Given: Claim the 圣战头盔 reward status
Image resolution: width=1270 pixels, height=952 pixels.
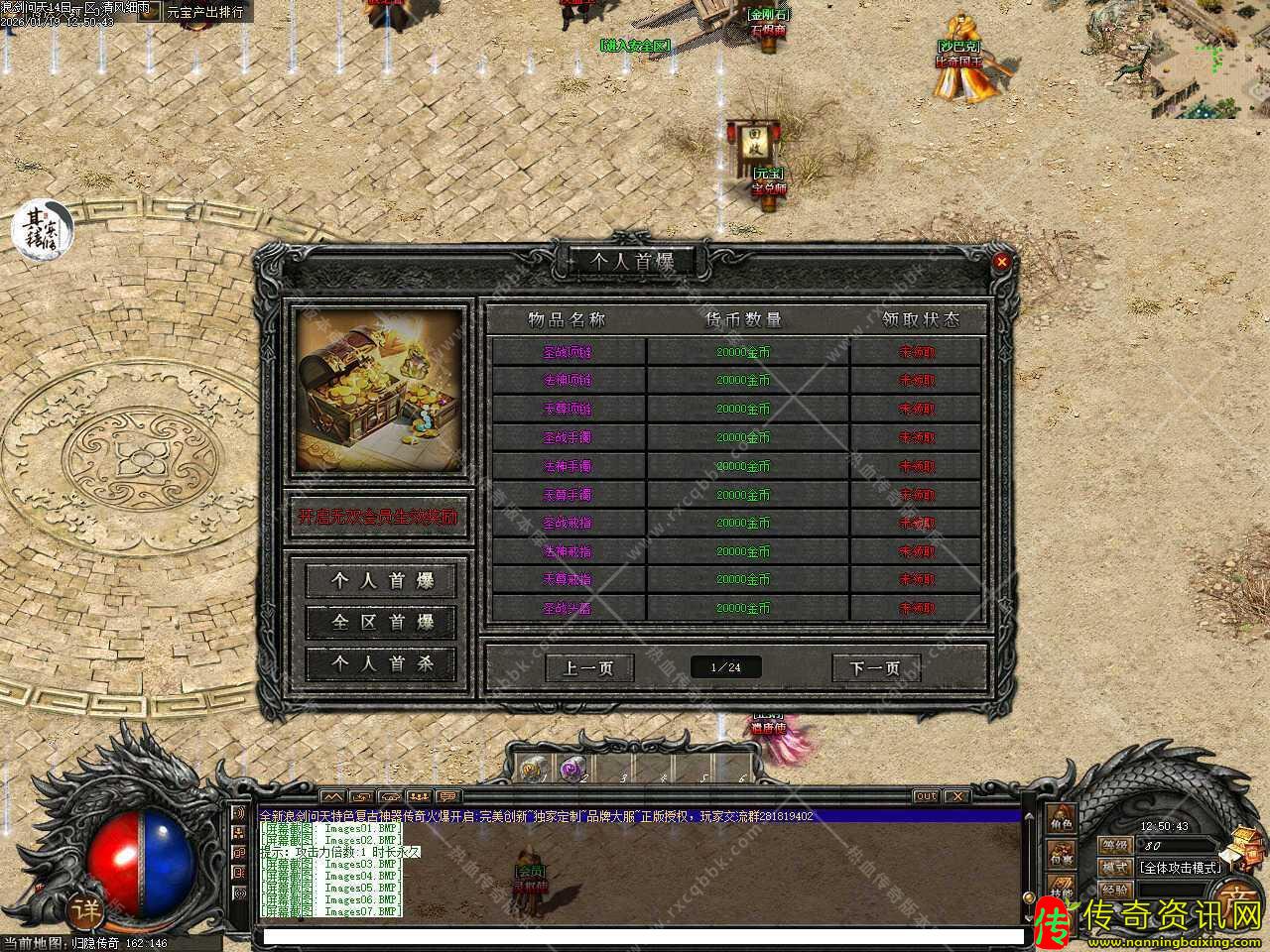Looking at the screenshot, I should pyautogui.click(x=917, y=608).
